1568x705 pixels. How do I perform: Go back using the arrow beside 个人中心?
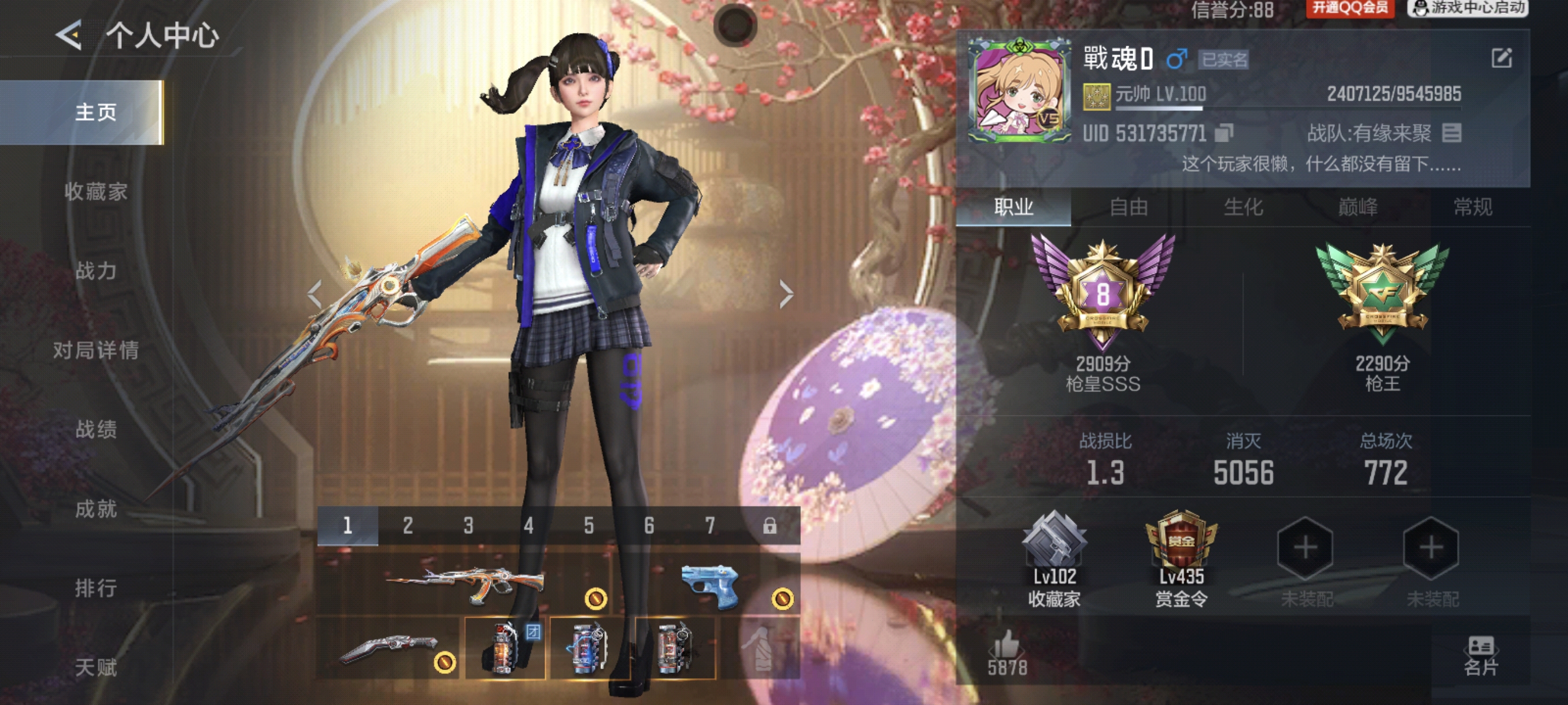[69, 35]
